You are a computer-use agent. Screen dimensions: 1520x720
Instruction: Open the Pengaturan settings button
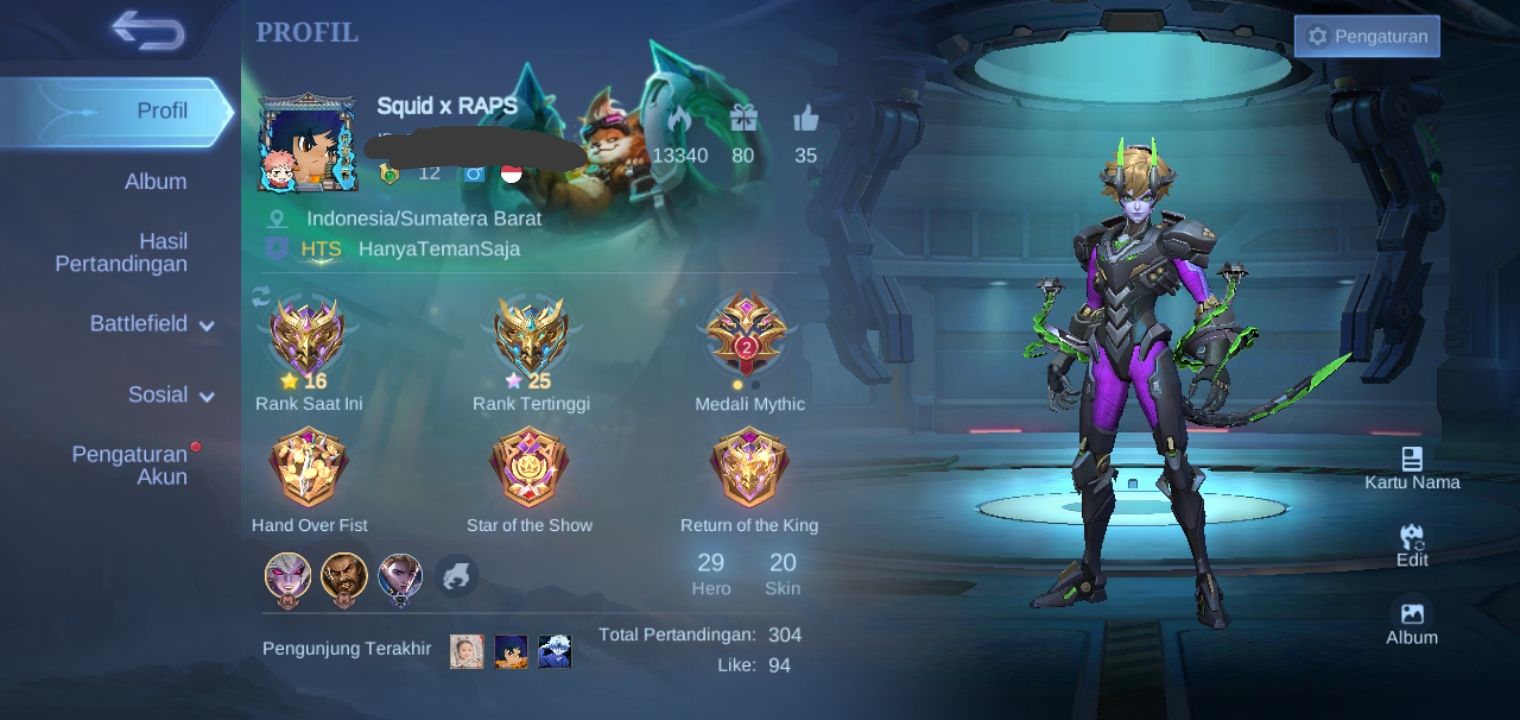(x=1366, y=37)
